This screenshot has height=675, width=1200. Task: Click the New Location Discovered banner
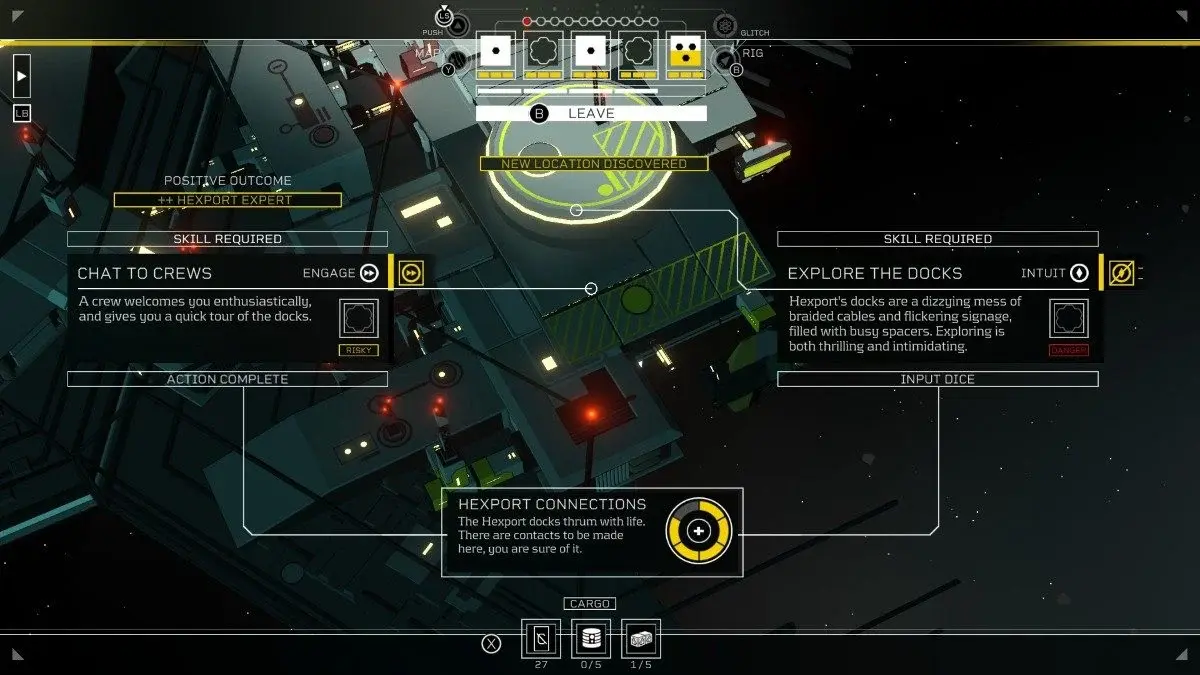[x=594, y=164]
